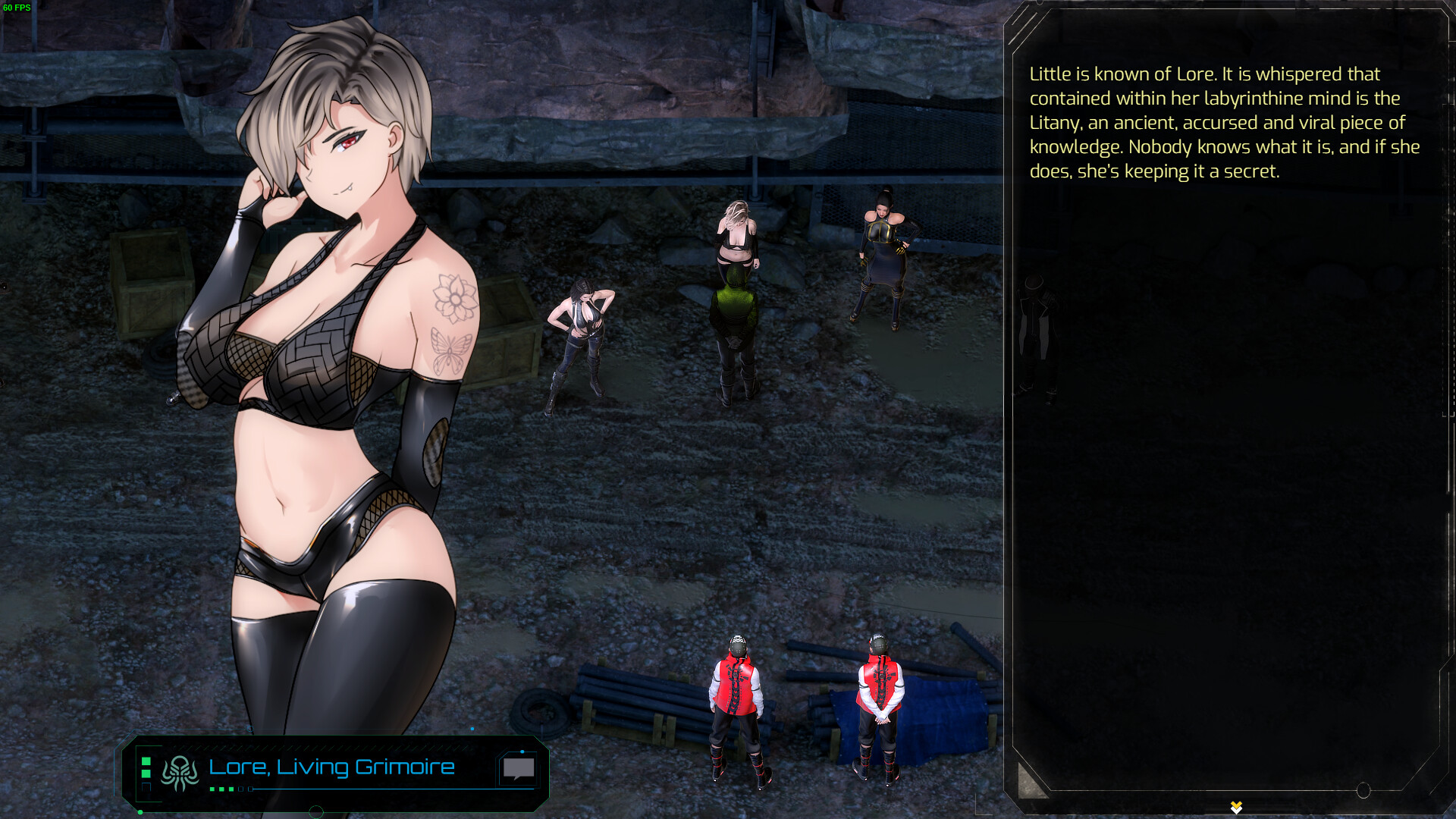Toggle the second hollow pip in Lore's status row
Image resolution: width=1456 pixels, height=819 pixels.
tap(251, 789)
